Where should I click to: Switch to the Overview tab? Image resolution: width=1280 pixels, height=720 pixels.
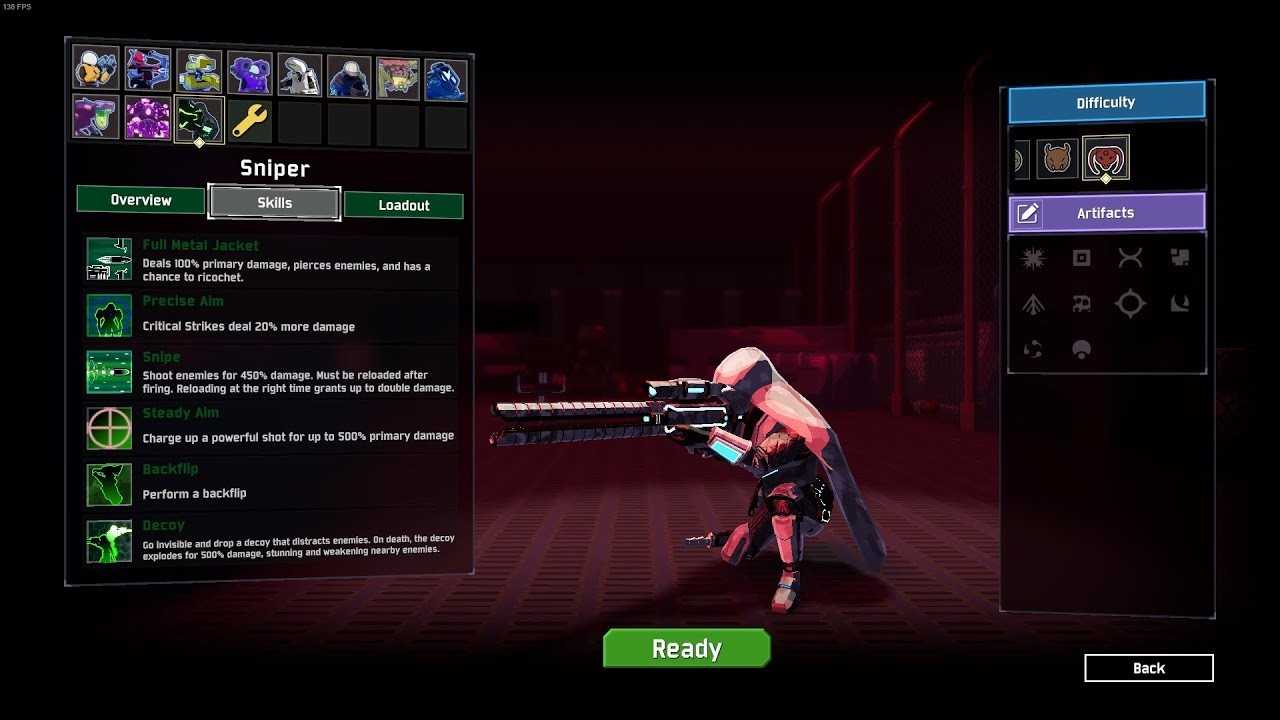141,200
